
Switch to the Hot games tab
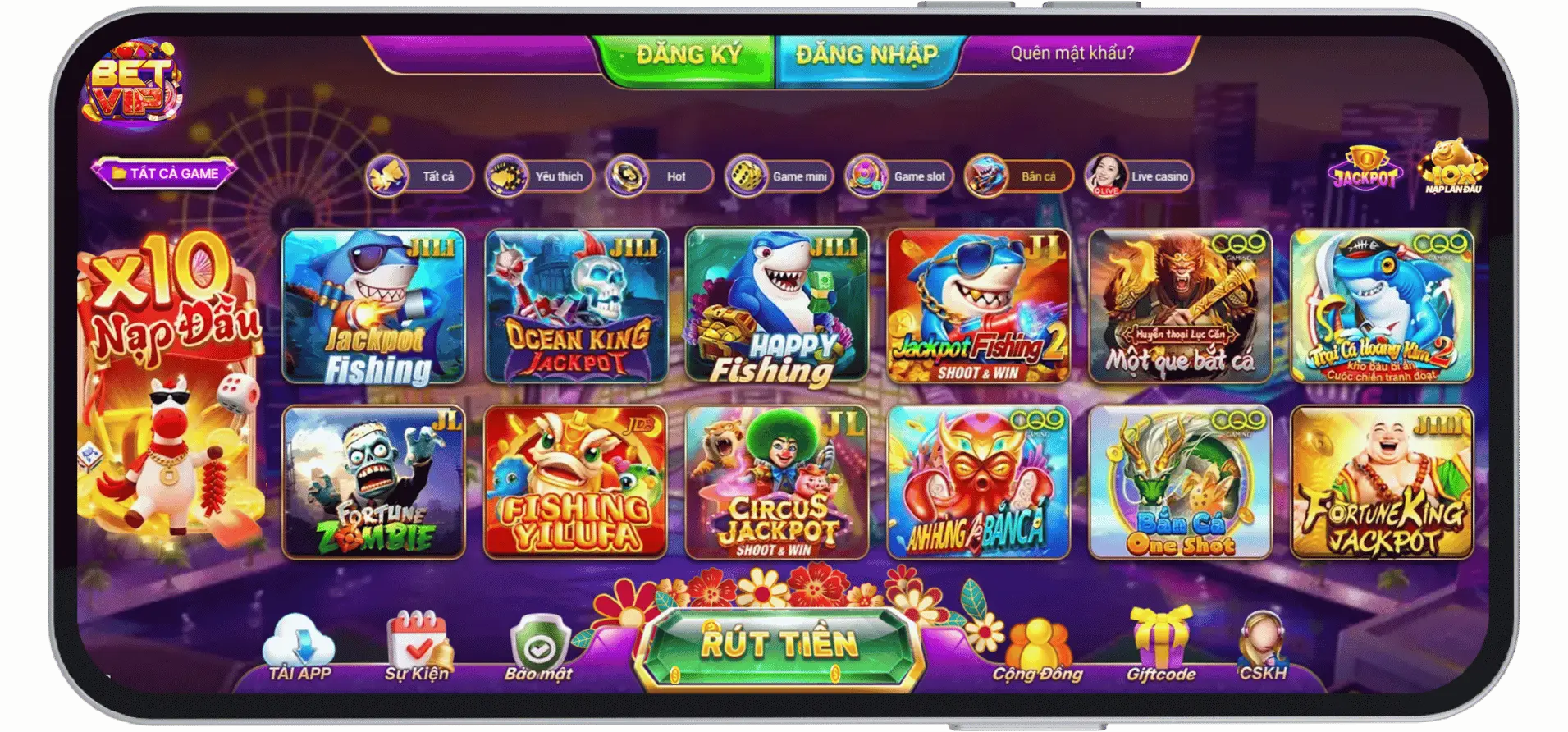click(656, 176)
